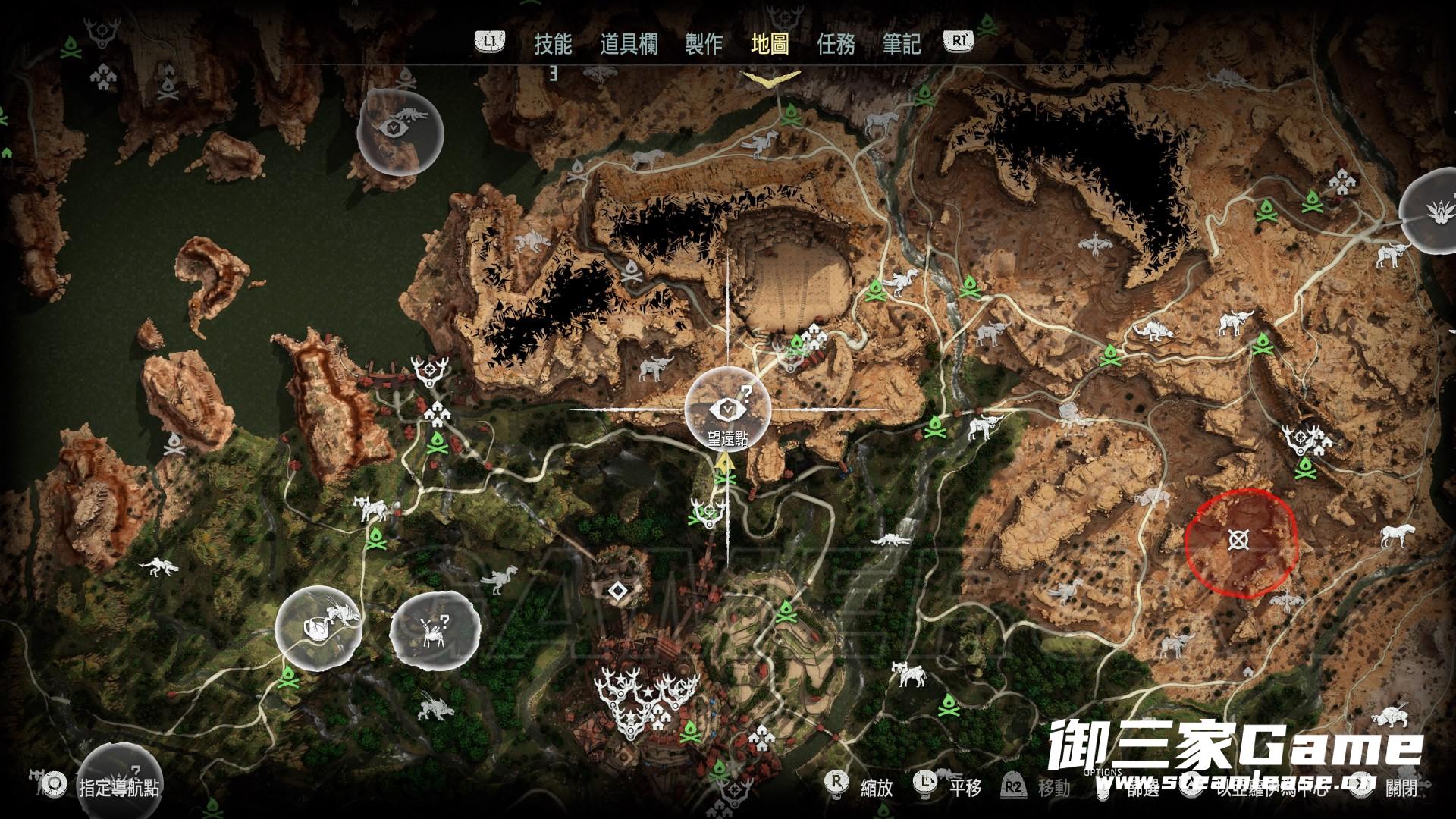Select the 製作 tab
Screen dimensions: 1456x819
tap(704, 44)
